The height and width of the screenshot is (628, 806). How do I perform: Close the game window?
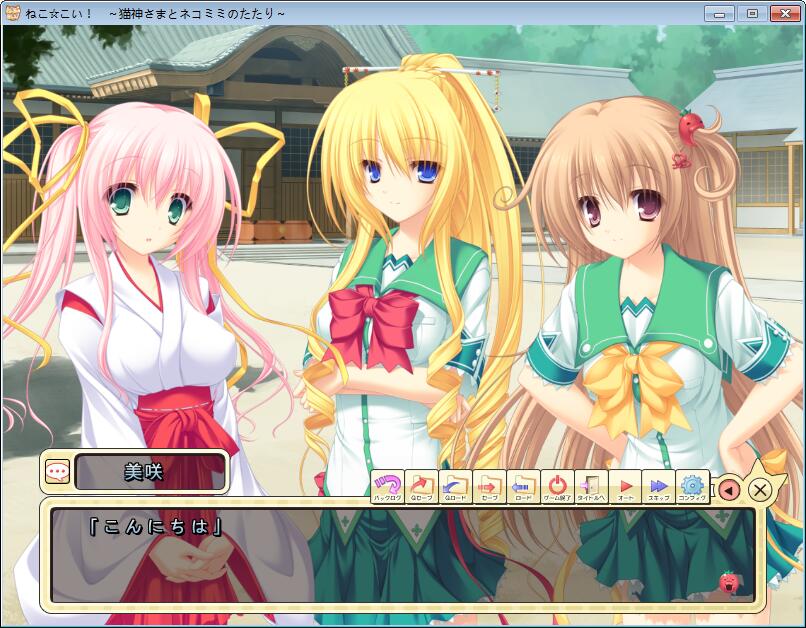click(783, 13)
